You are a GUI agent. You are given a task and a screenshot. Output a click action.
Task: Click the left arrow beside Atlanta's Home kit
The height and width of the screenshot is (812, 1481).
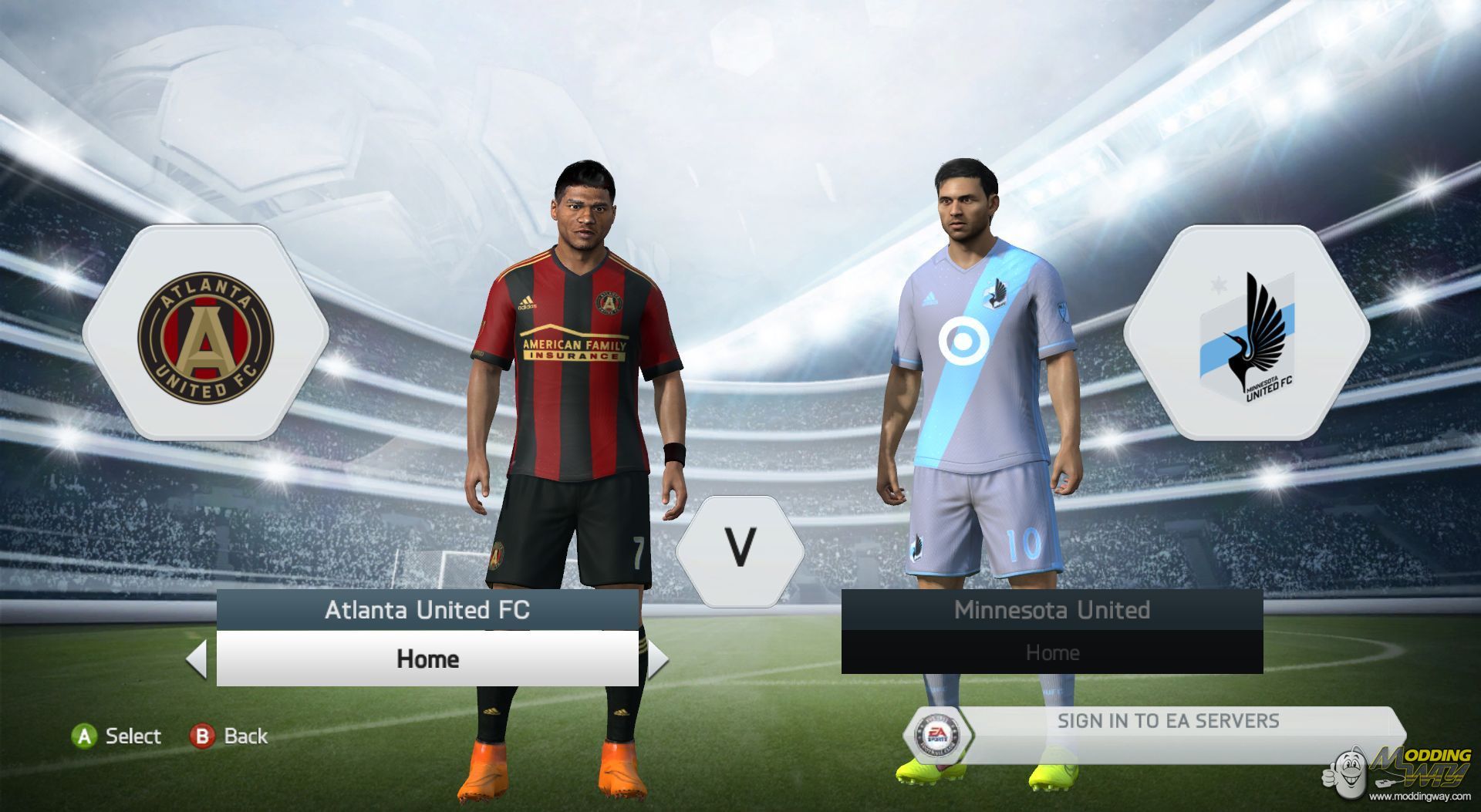pyautogui.click(x=197, y=659)
